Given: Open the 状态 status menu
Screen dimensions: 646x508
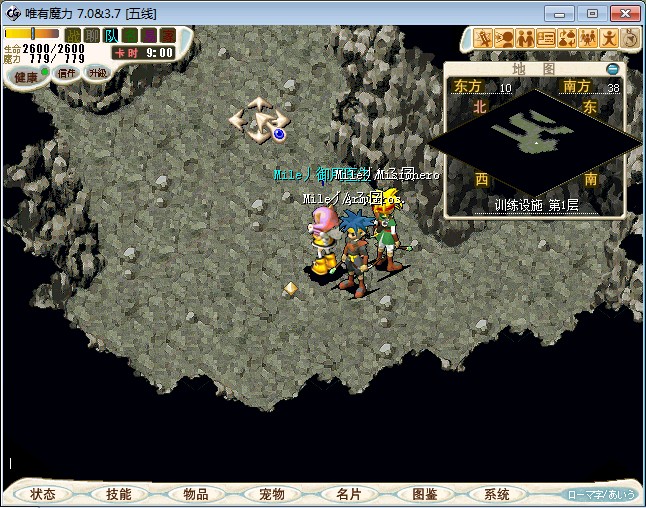Looking at the screenshot, I should [43, 494].
